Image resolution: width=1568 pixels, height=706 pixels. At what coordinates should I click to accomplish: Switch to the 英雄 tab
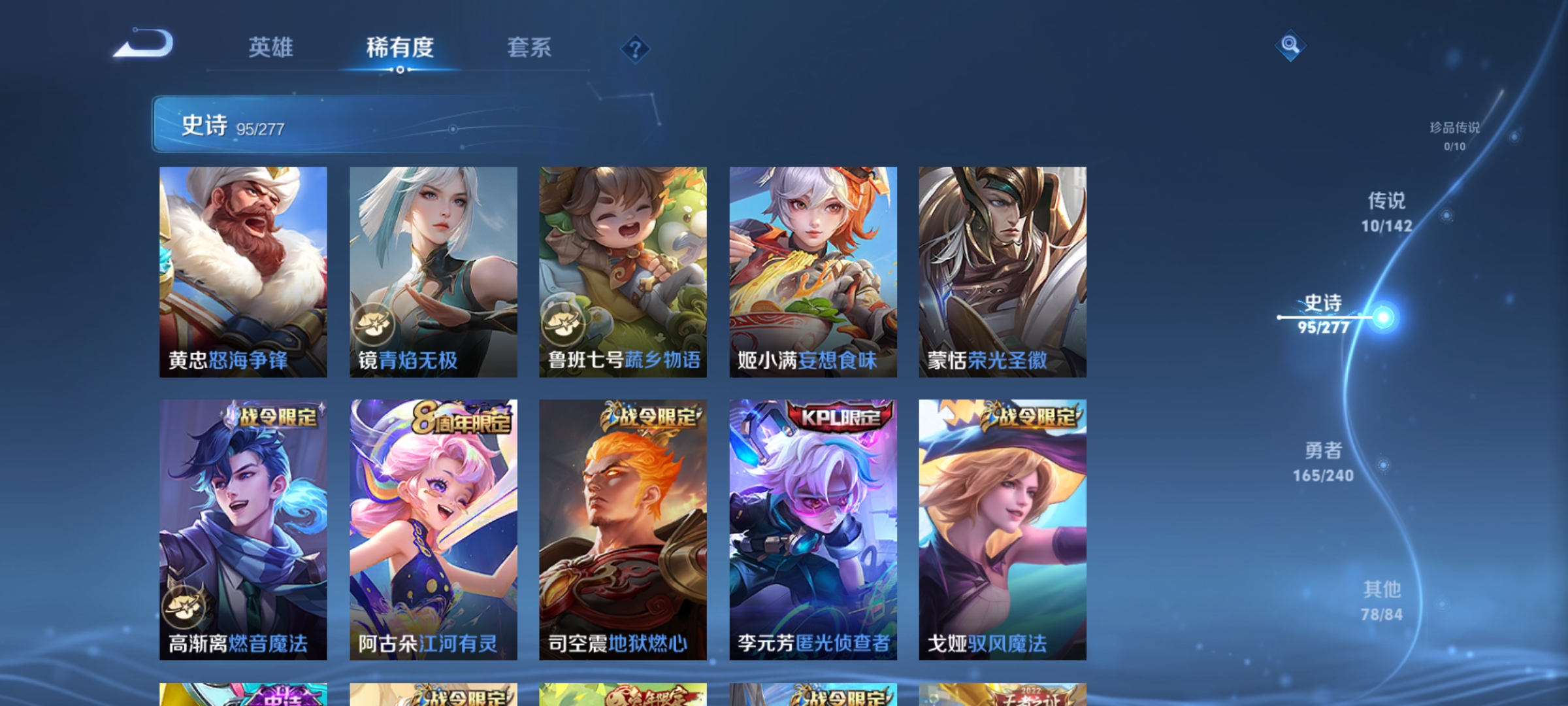coord(271,47)
